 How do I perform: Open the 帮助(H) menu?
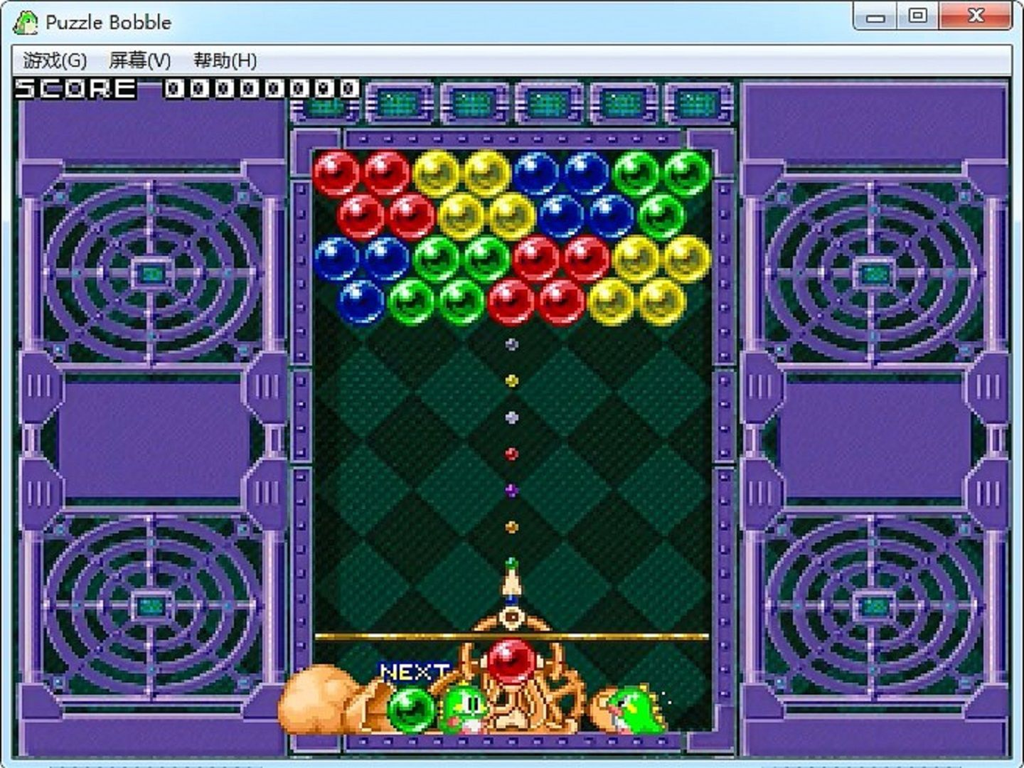point(225,60)
